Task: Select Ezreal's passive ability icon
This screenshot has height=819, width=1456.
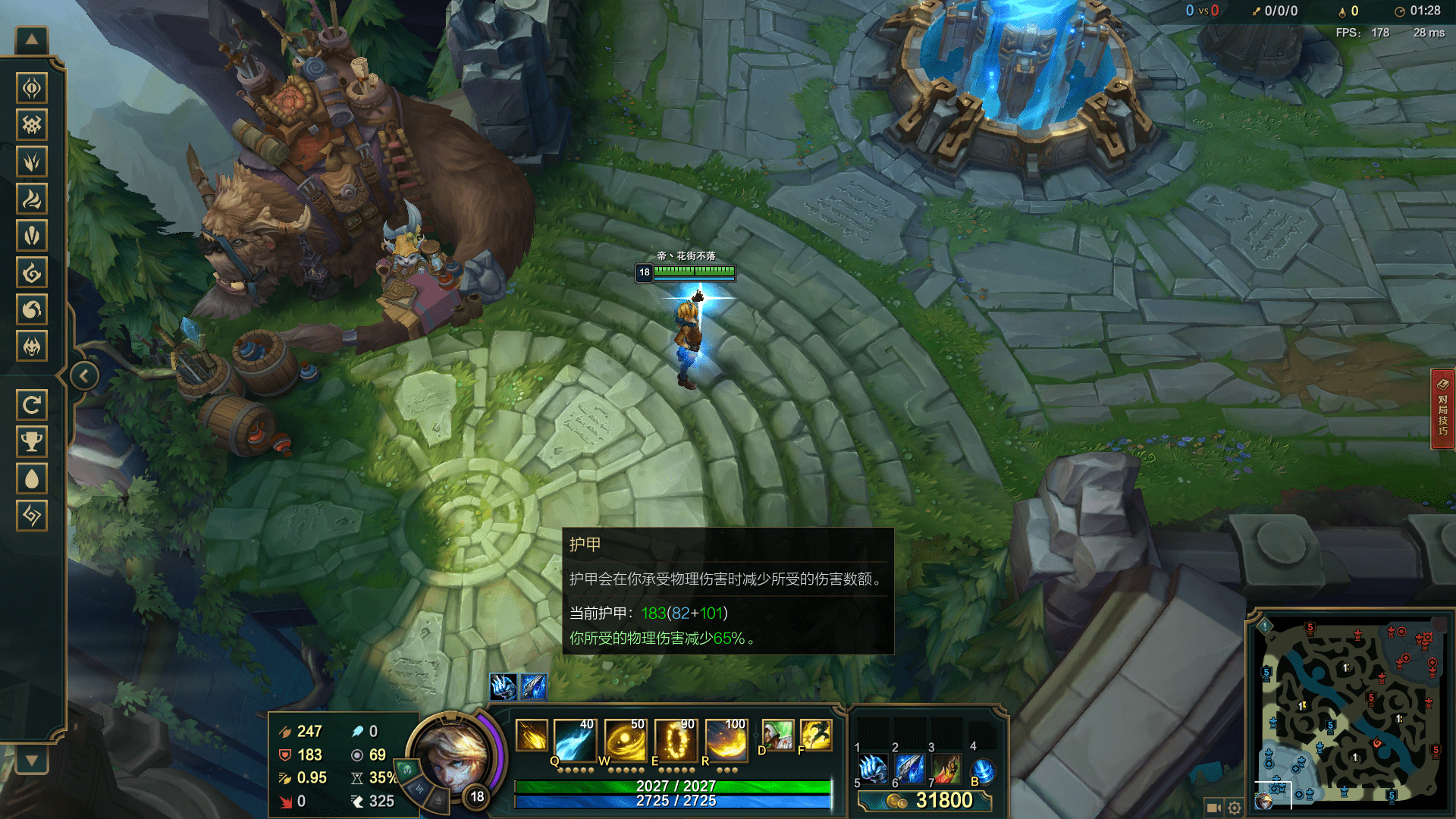Action: coord(531,736)
